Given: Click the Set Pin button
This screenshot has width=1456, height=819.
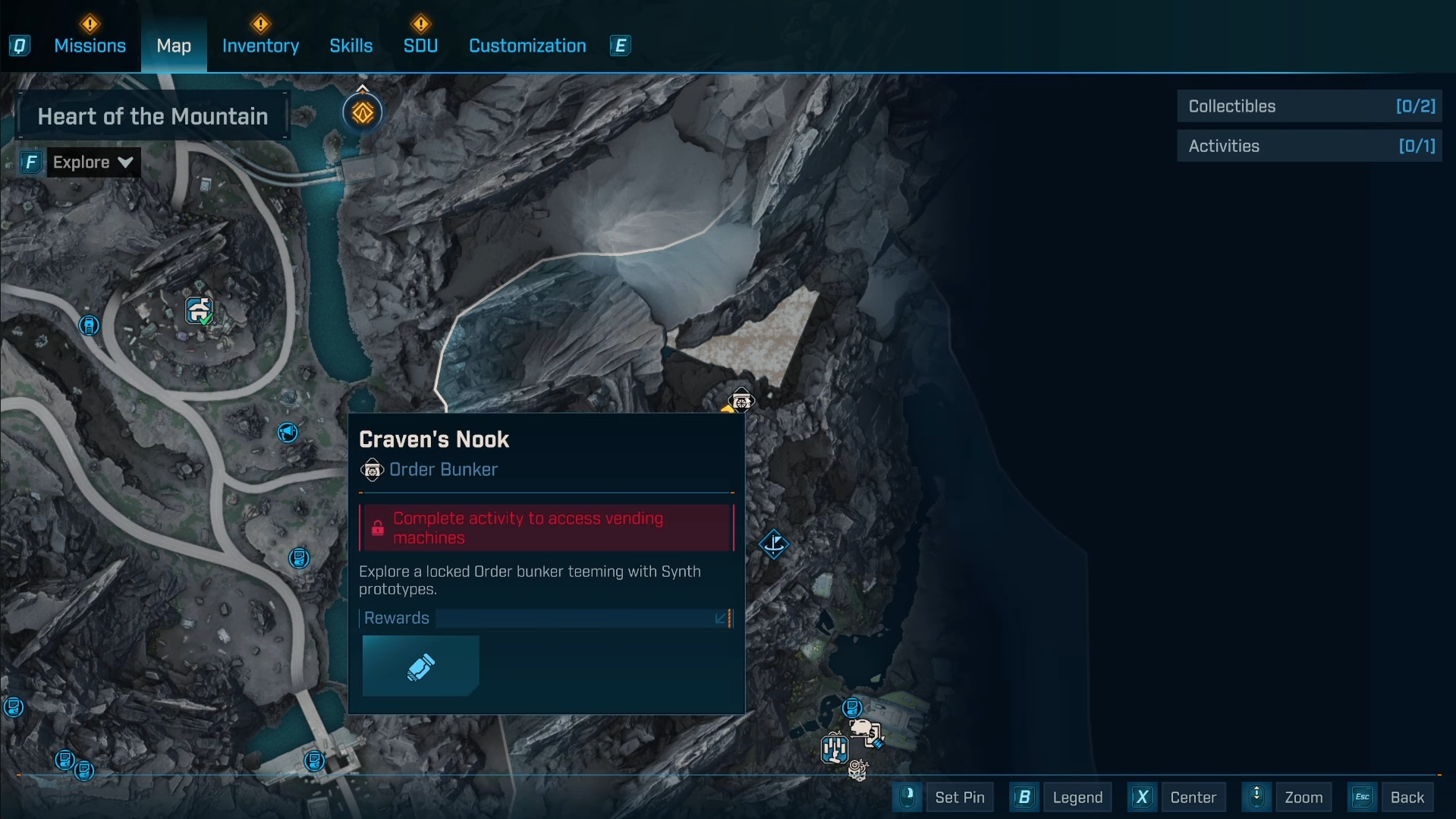Looking at the screenshot, I should pos(959,797).
